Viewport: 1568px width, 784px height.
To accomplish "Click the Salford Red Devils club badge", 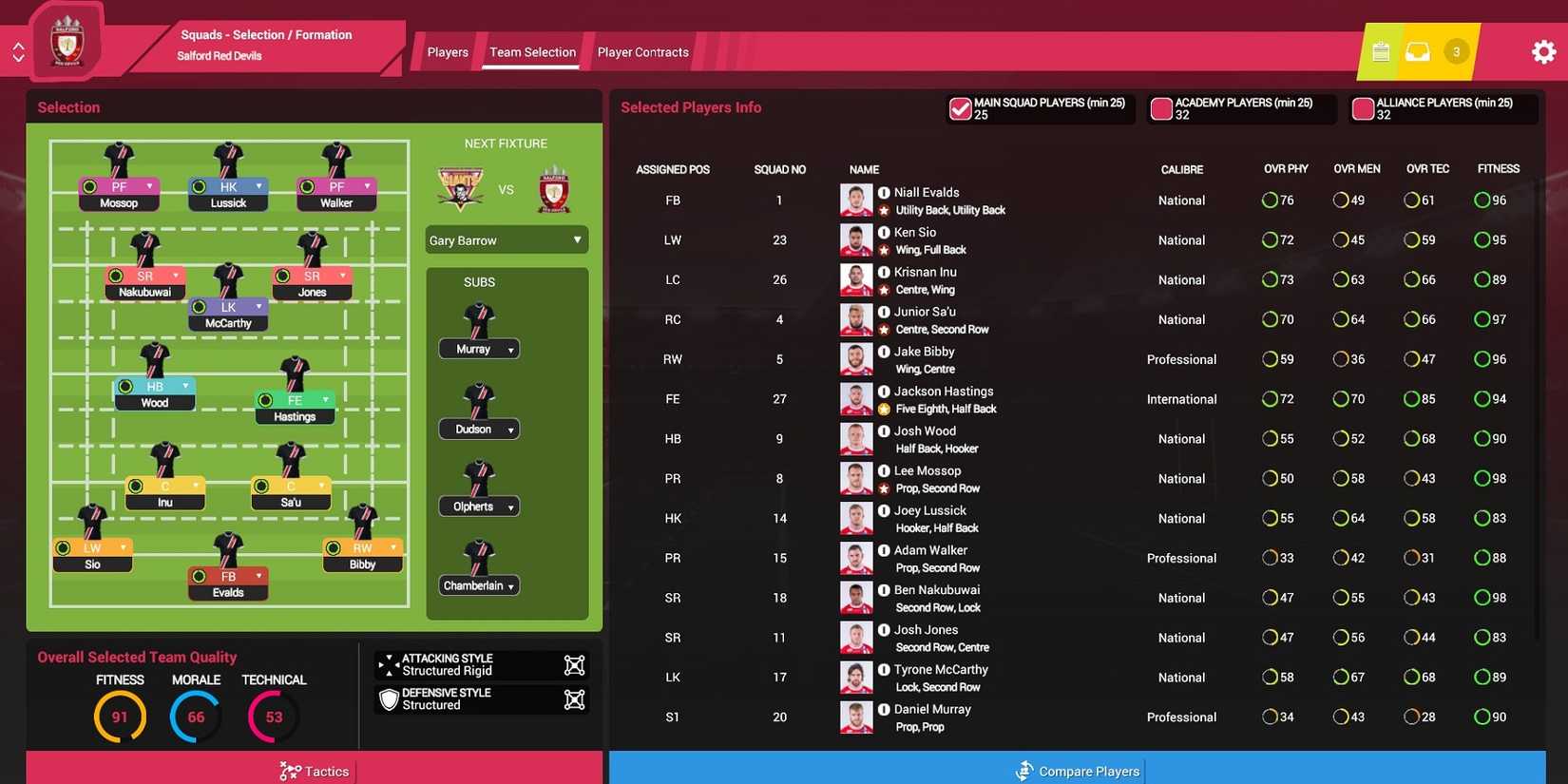I will click(67, 40).
